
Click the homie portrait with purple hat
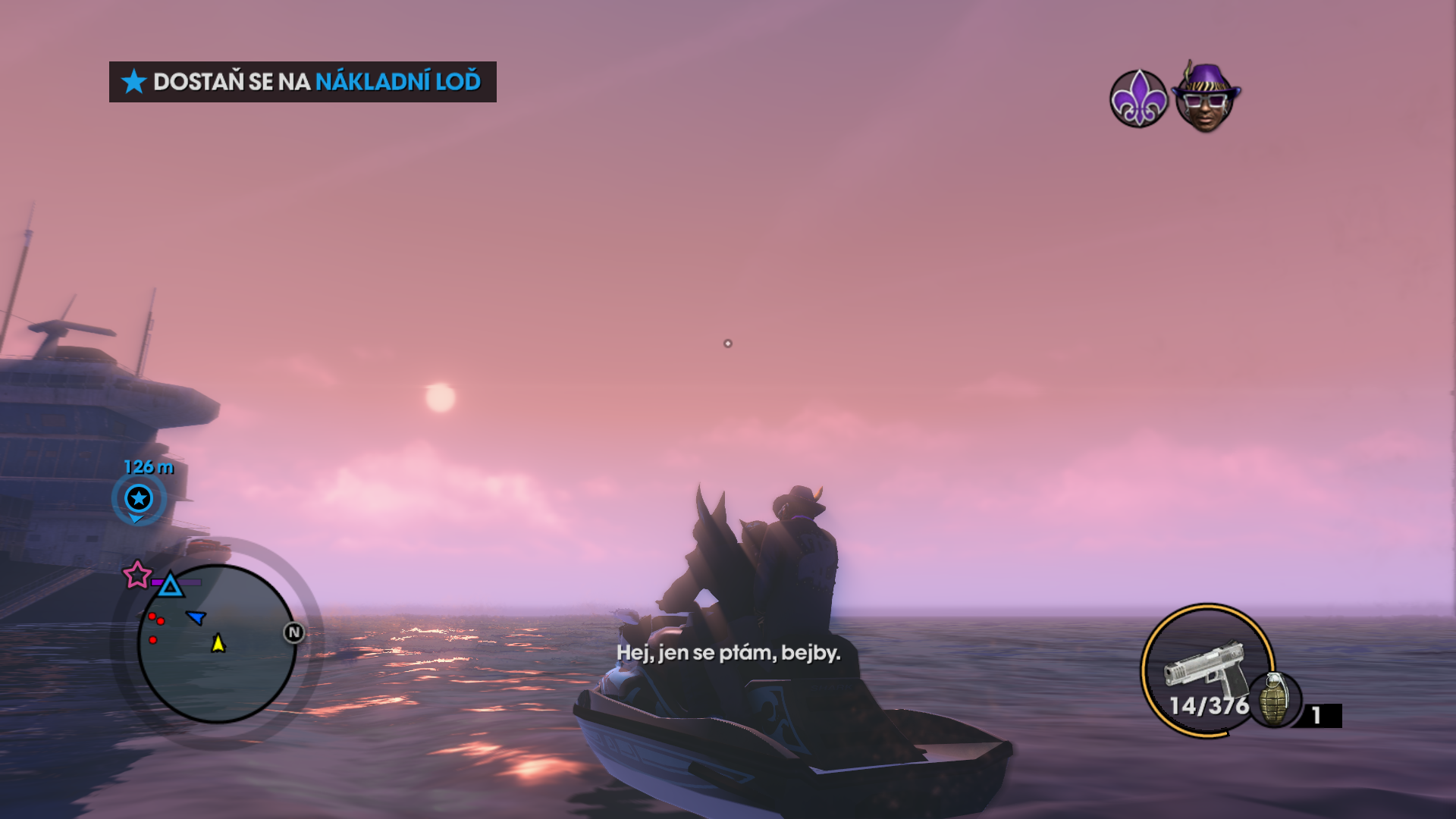(x=1205, y=99)
